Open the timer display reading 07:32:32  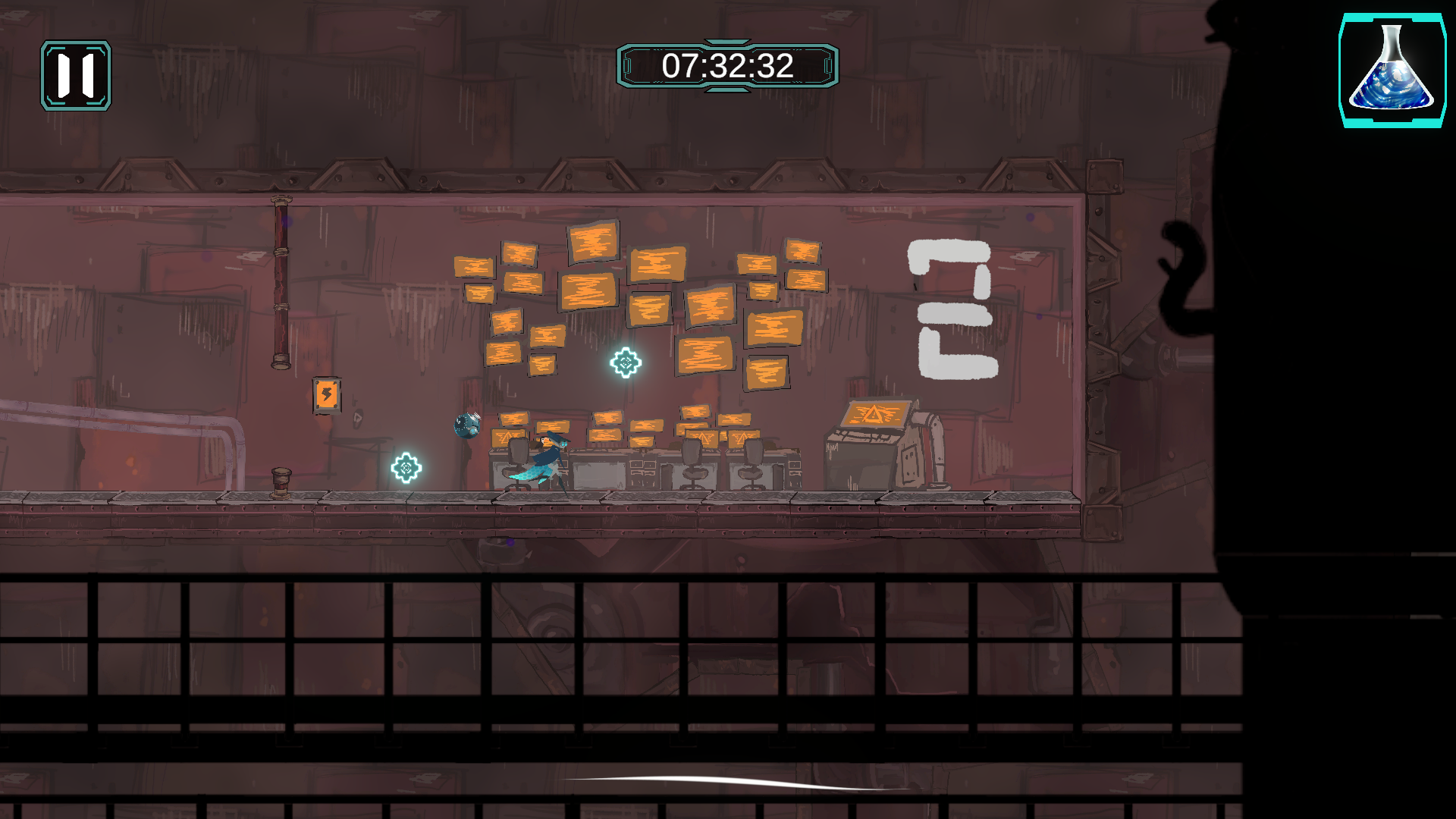[x=726, y=65]
